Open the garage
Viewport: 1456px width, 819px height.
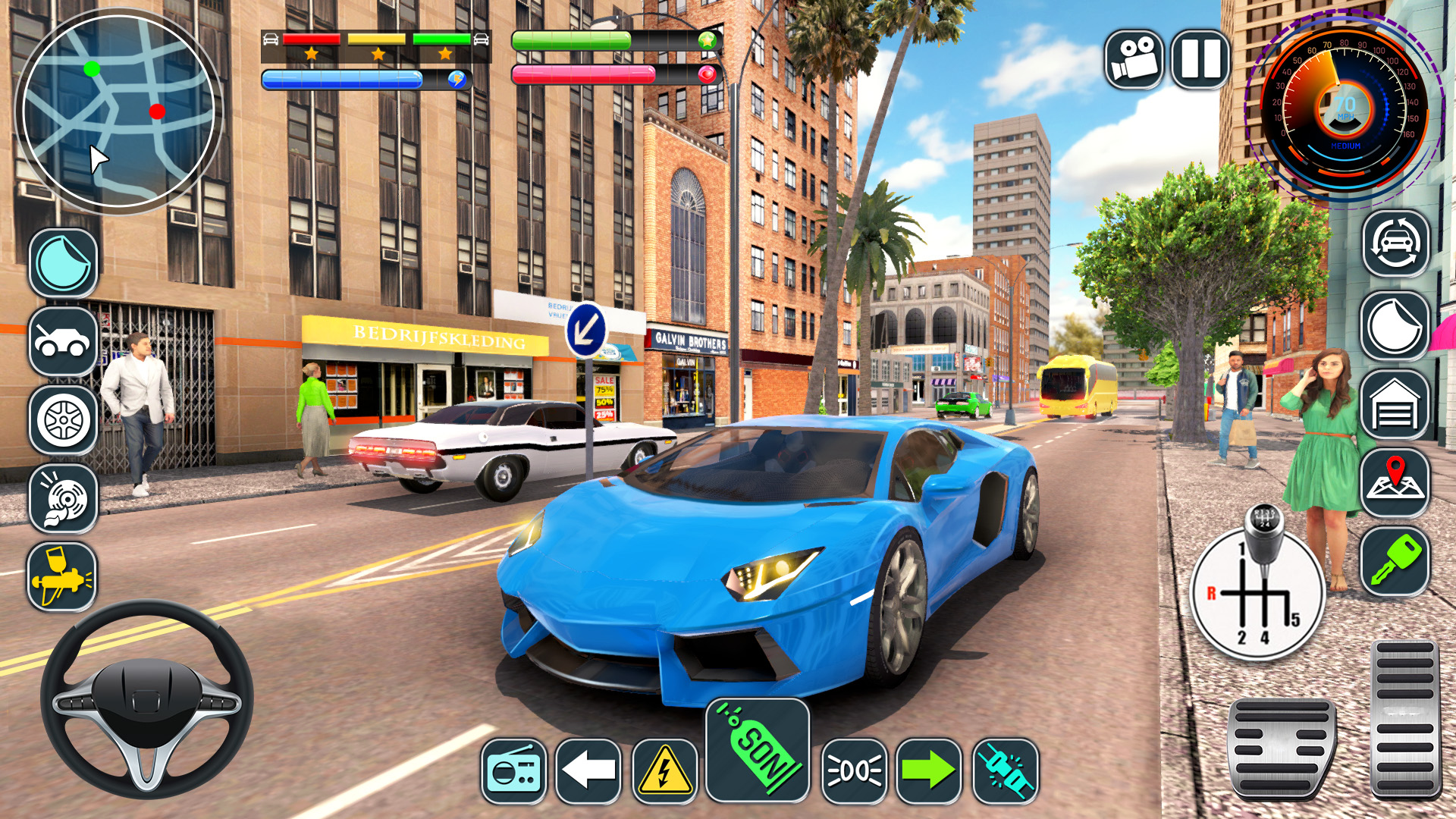tap(1395, 406)
